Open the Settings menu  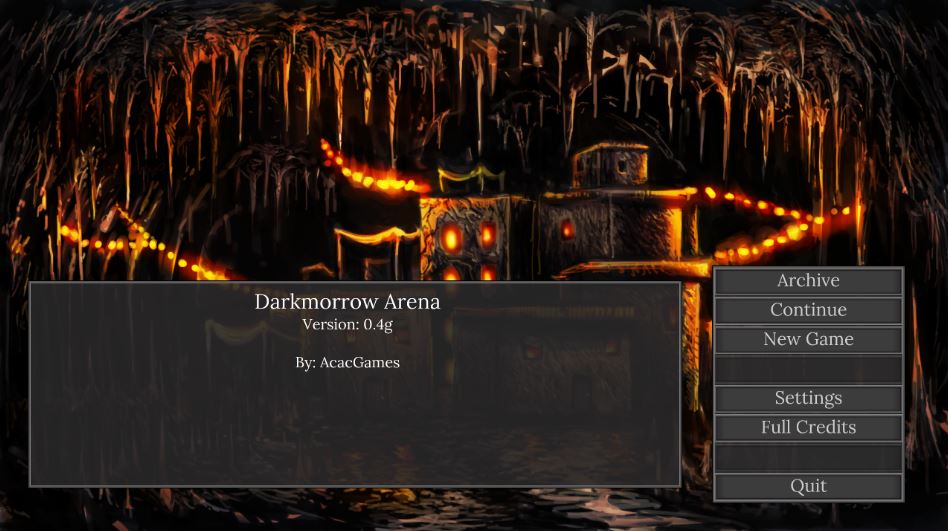[x=808, y=398]
